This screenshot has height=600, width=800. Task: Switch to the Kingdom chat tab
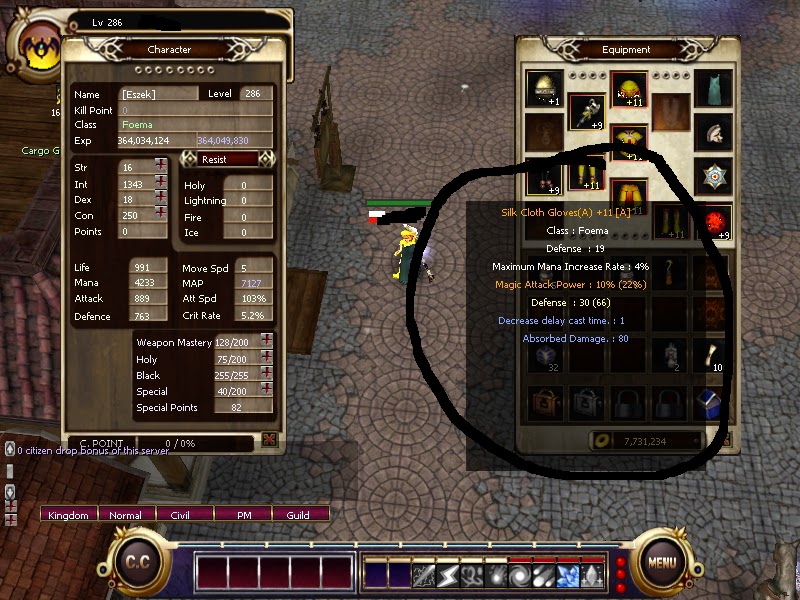(x=68, y=515)
